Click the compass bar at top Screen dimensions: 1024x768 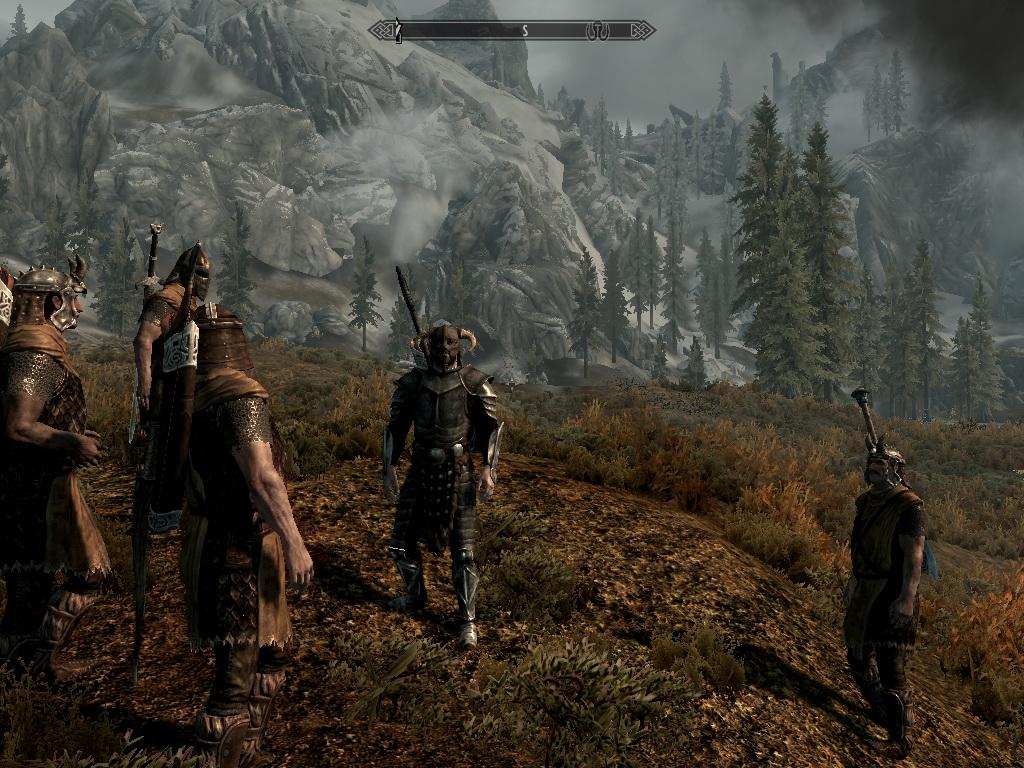(x=512, y=31)
